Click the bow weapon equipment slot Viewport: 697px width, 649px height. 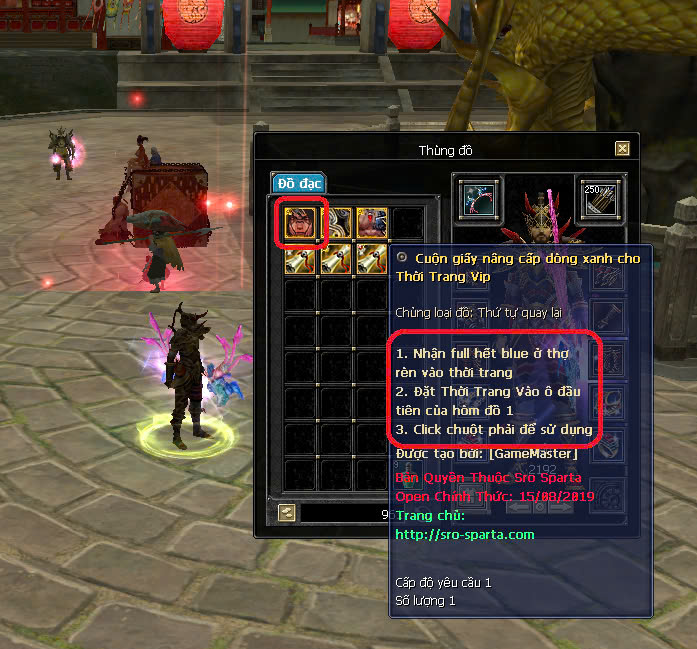pos(480,198)
